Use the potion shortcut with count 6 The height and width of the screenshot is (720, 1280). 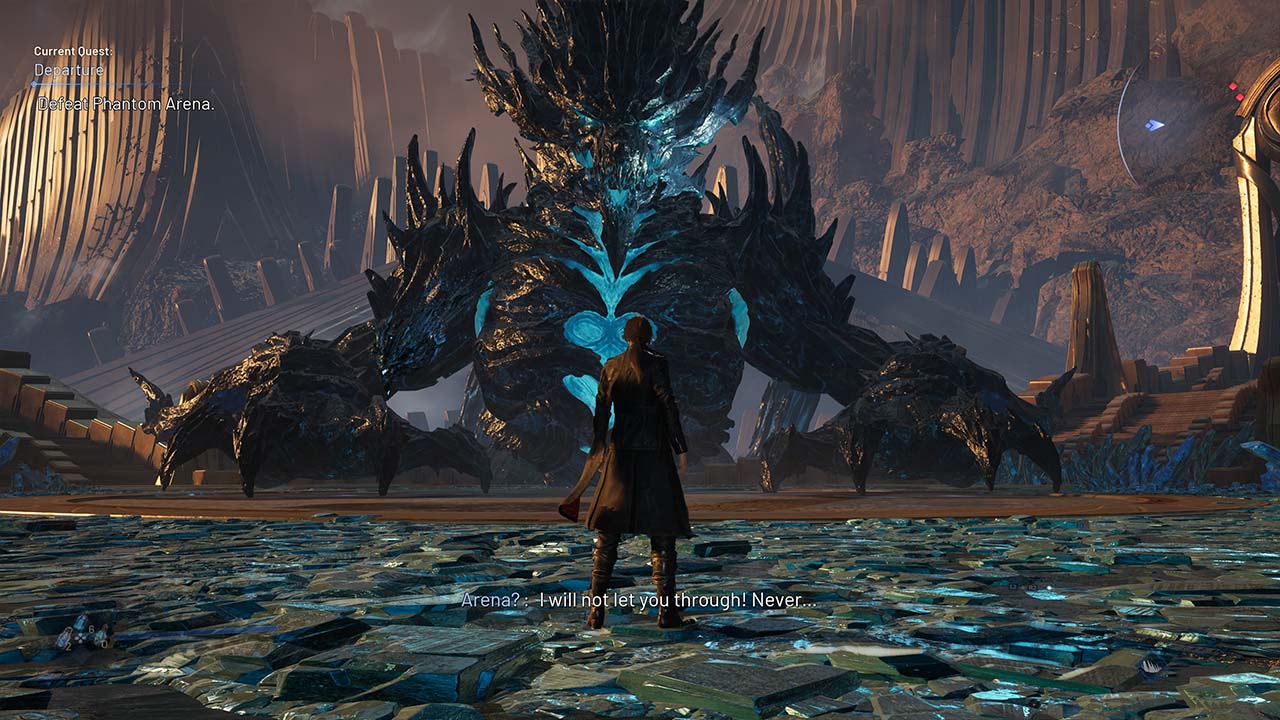coord(80,623)
